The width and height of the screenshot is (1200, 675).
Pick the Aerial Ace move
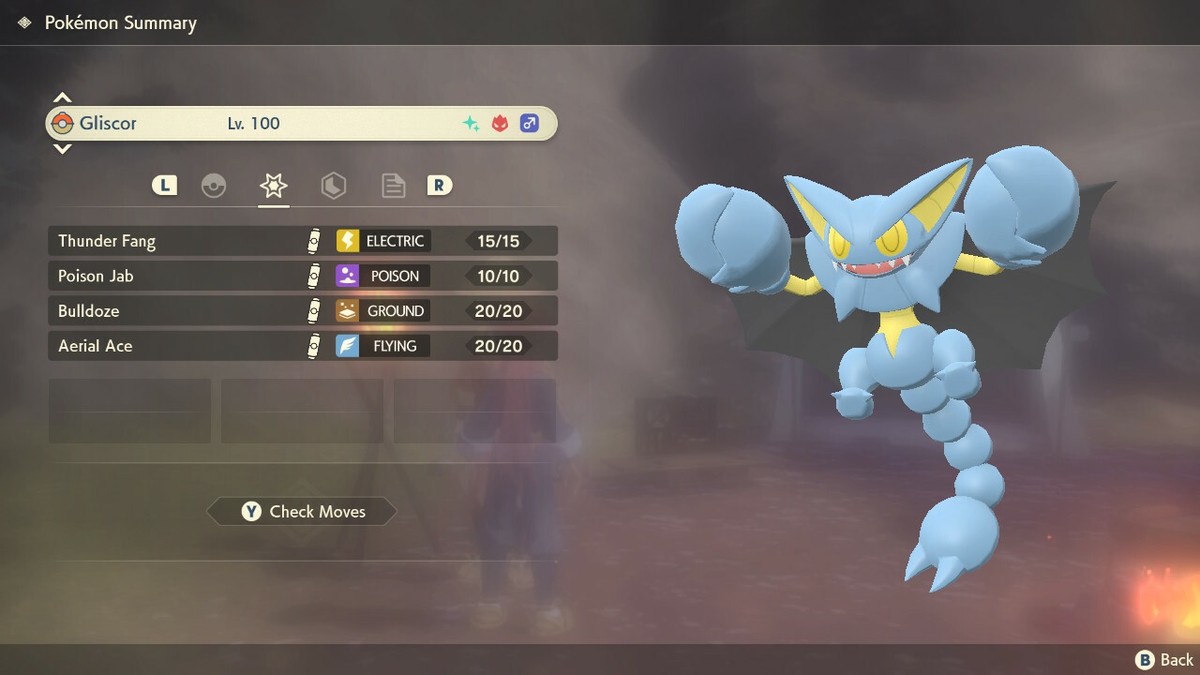[302, 346]
